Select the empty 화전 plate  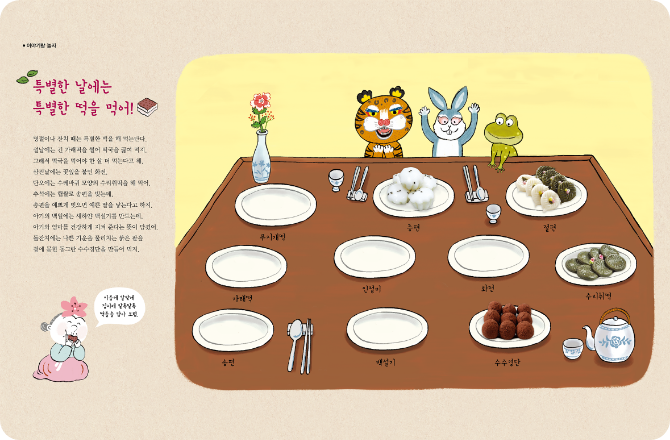tap(487, 255)
